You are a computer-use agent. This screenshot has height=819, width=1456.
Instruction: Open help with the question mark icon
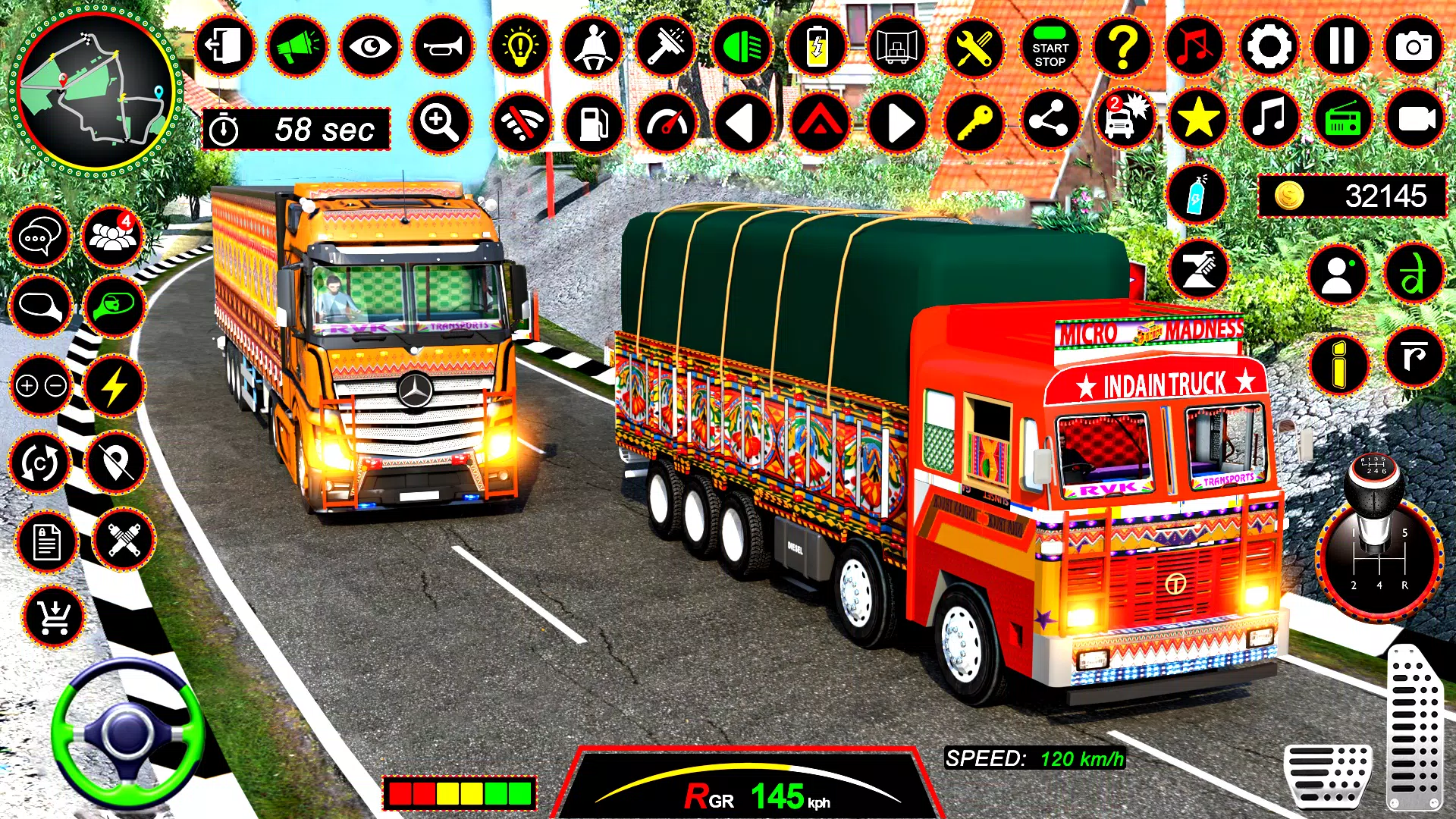pos(1122,47)
